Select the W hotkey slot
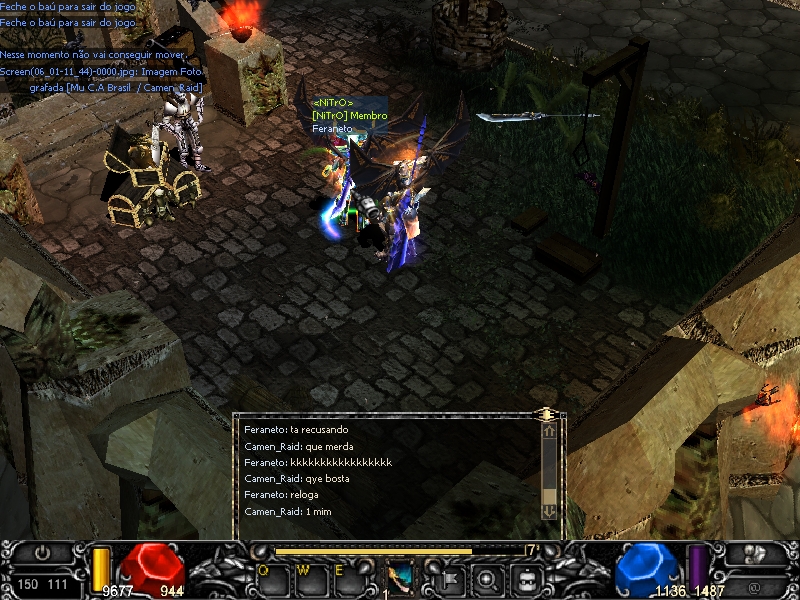 (309, 580)
